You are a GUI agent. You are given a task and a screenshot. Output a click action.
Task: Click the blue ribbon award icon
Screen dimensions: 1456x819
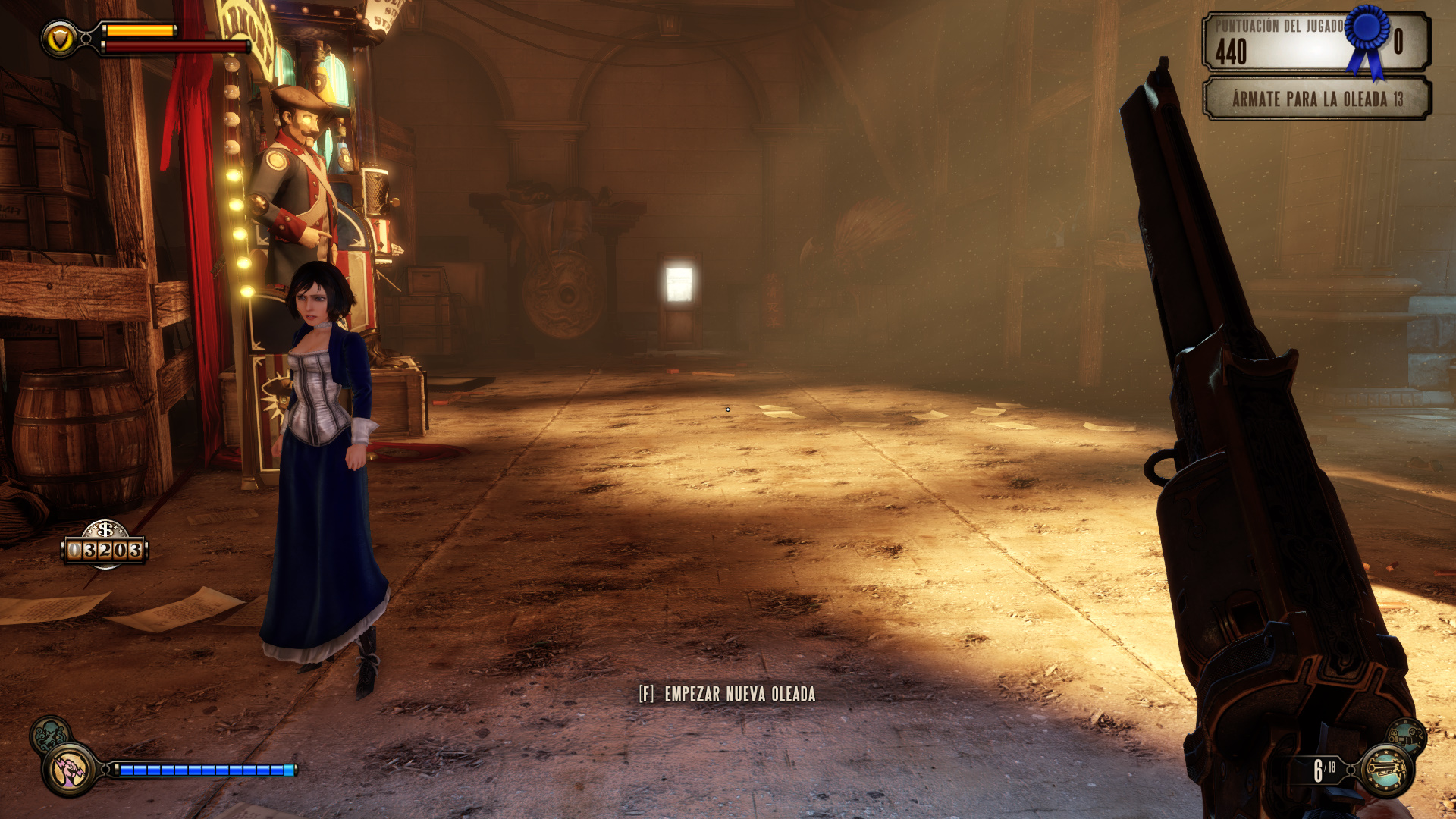click(x=1367, y=38)
